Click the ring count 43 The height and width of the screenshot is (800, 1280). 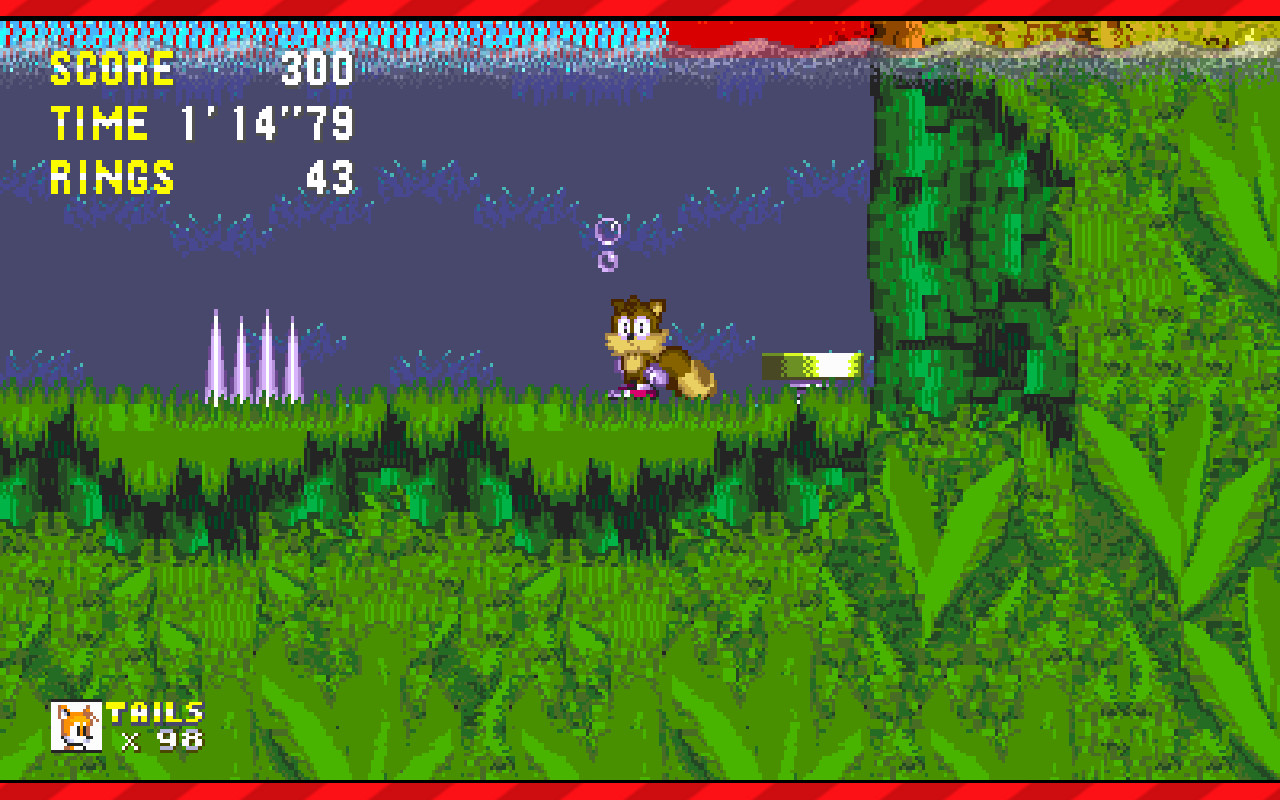point(330,178)
